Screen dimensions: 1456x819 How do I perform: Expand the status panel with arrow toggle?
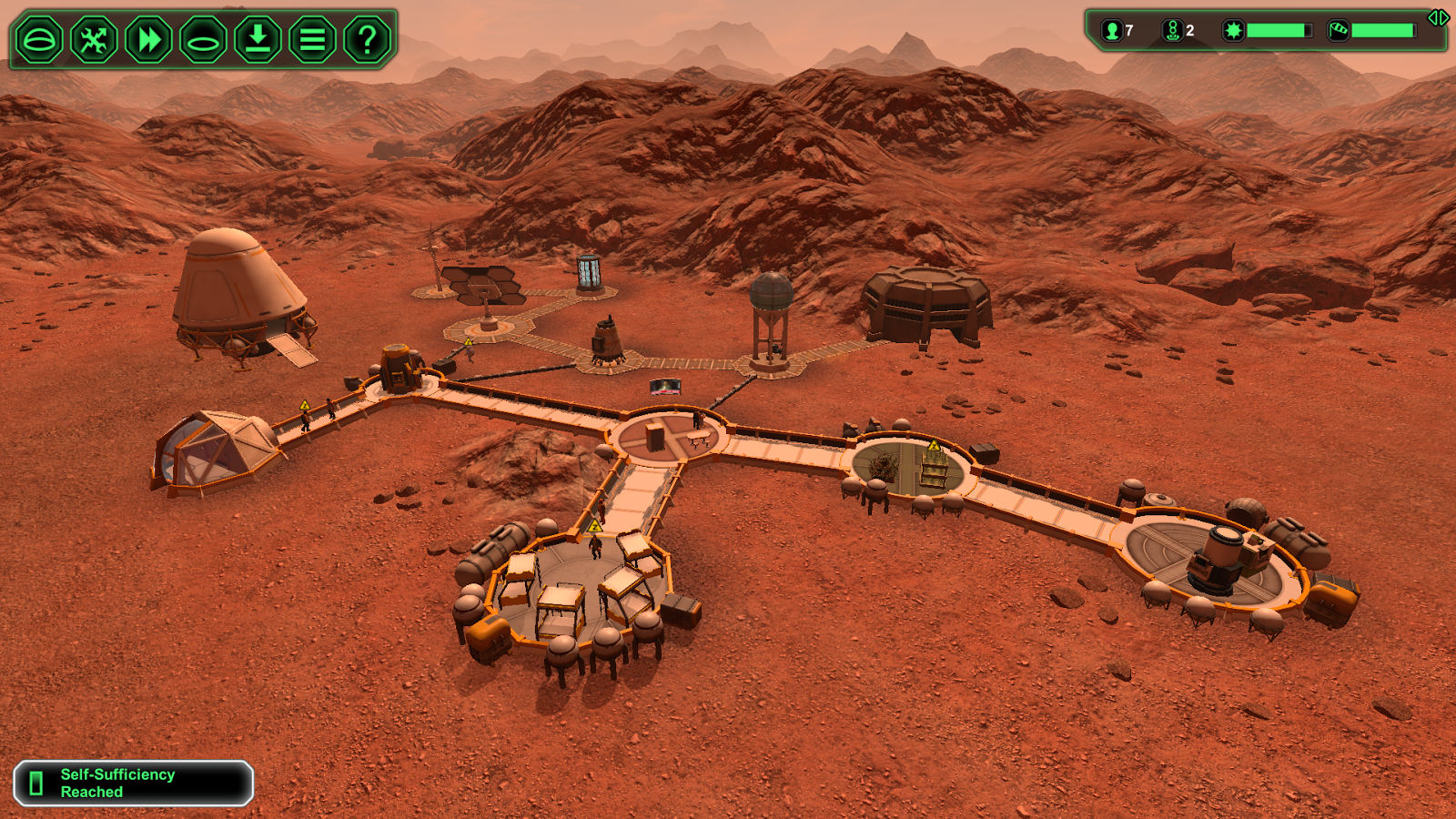click(x=1438, y=18)
